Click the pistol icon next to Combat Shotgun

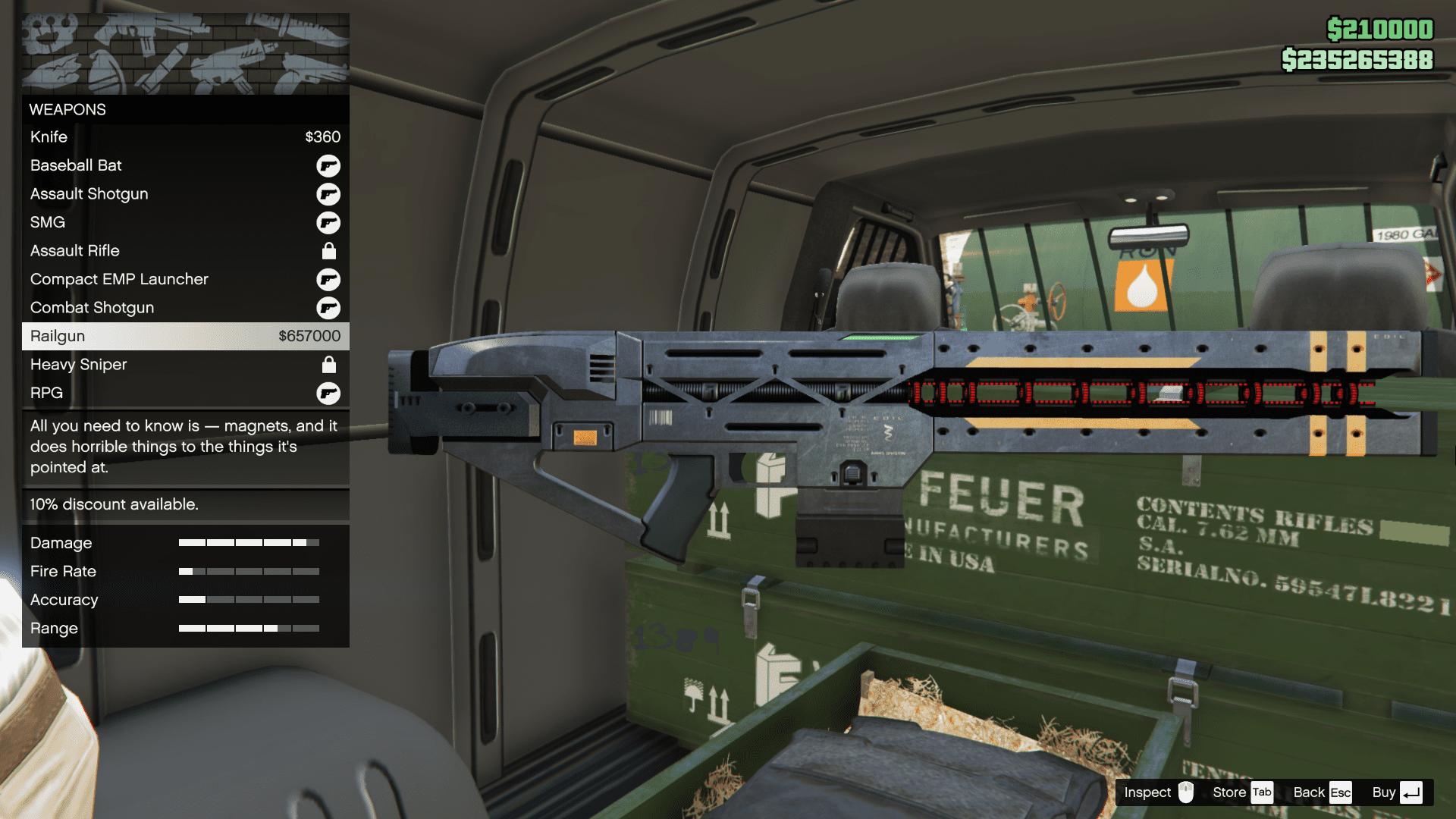(x=328, y=307)
